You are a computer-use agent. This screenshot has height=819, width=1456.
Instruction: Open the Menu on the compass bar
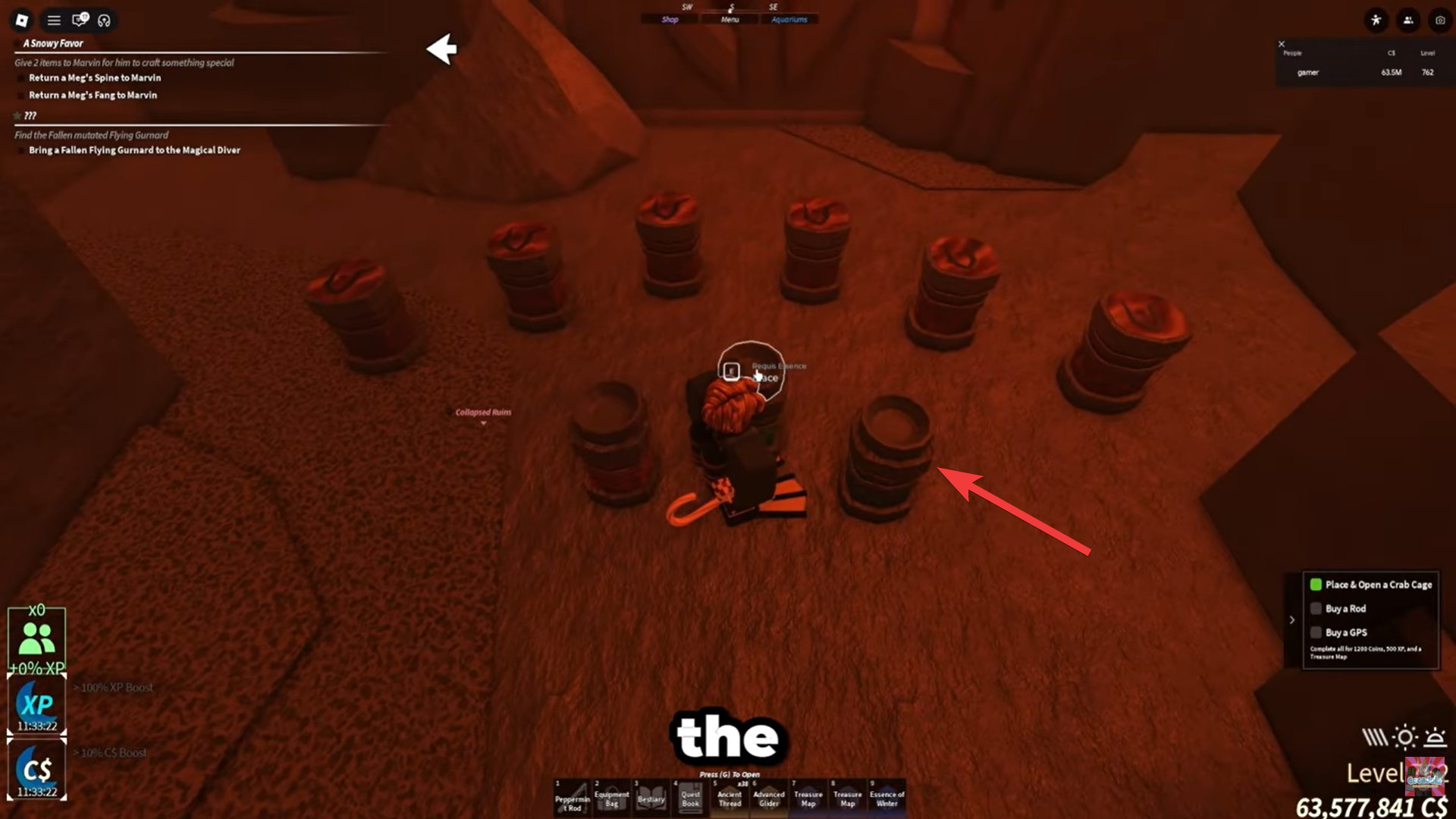click(730, 18)
